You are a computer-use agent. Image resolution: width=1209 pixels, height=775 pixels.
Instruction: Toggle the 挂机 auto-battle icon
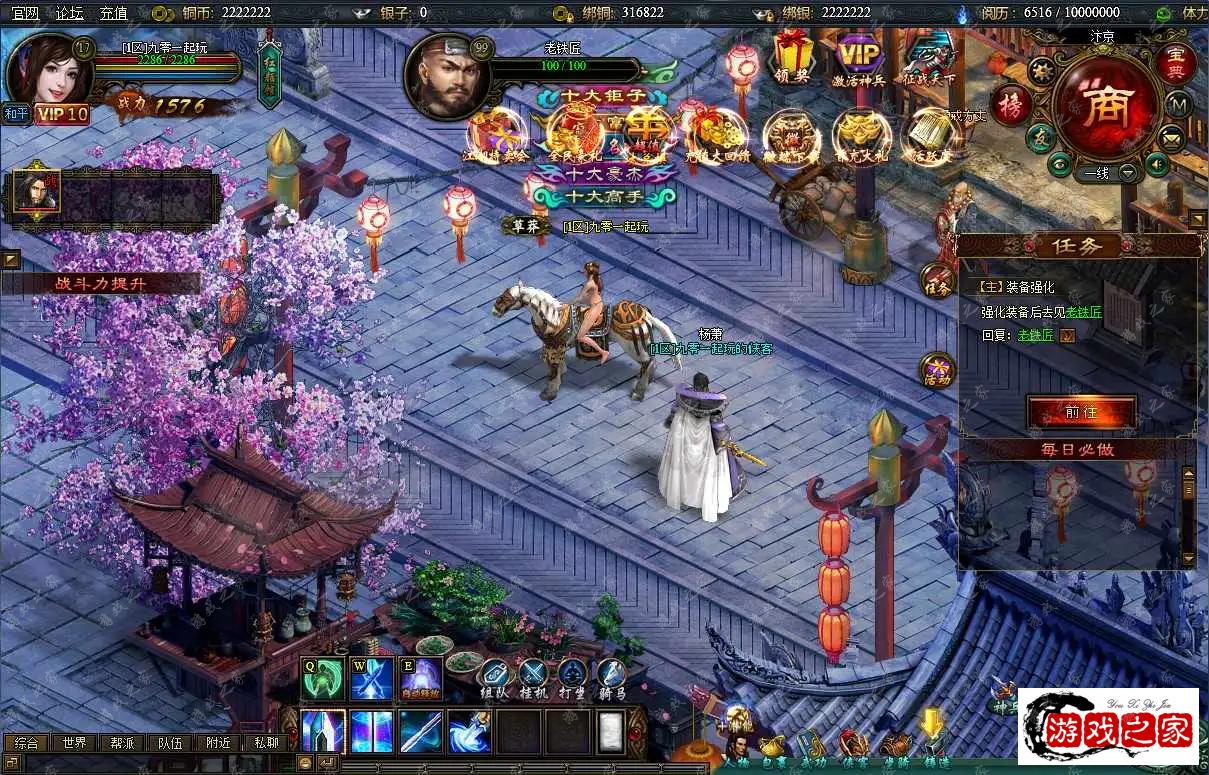[533, 680]
